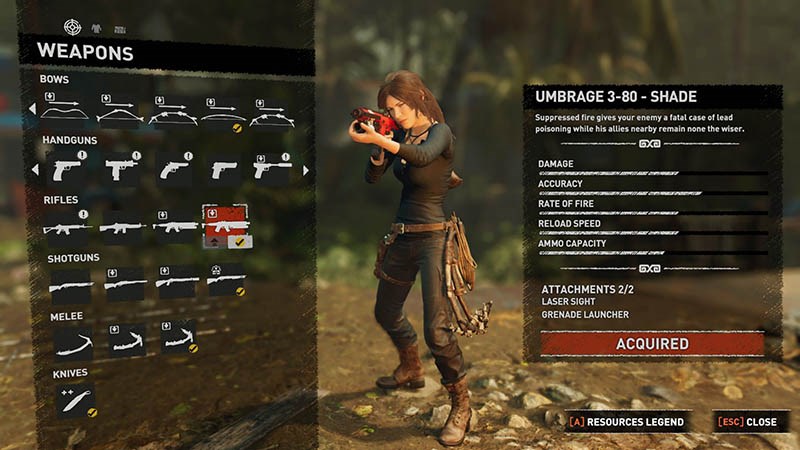Choose the revolver in the Handguns row
Viewport: 800px width, 450px height.
click(174, 170)
